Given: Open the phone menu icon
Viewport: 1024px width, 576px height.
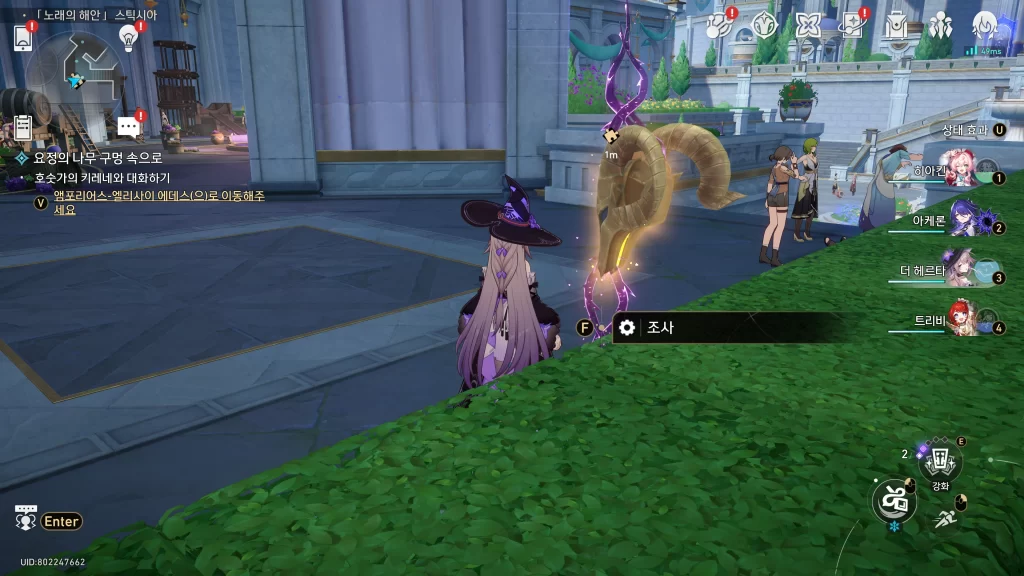Looking at the screenshot, I should point(24,37).
